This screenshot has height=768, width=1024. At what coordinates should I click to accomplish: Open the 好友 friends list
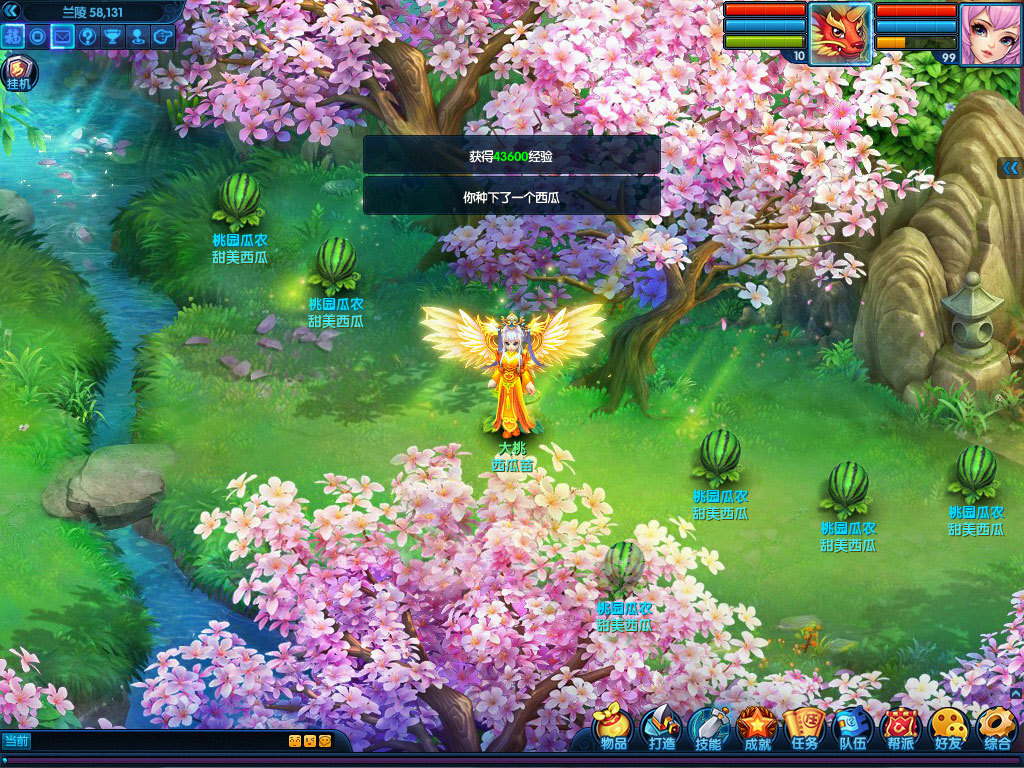[x=947, y=727]
